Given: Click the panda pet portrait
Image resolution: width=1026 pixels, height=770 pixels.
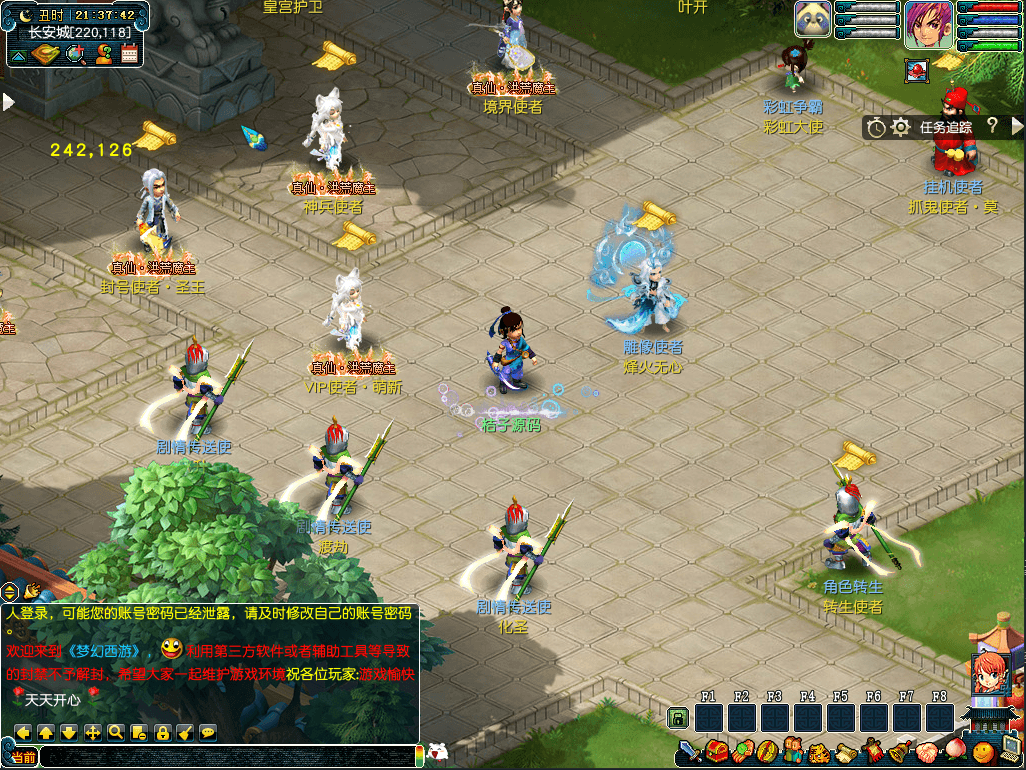Looking at the screenshot, I should point(813,19).
